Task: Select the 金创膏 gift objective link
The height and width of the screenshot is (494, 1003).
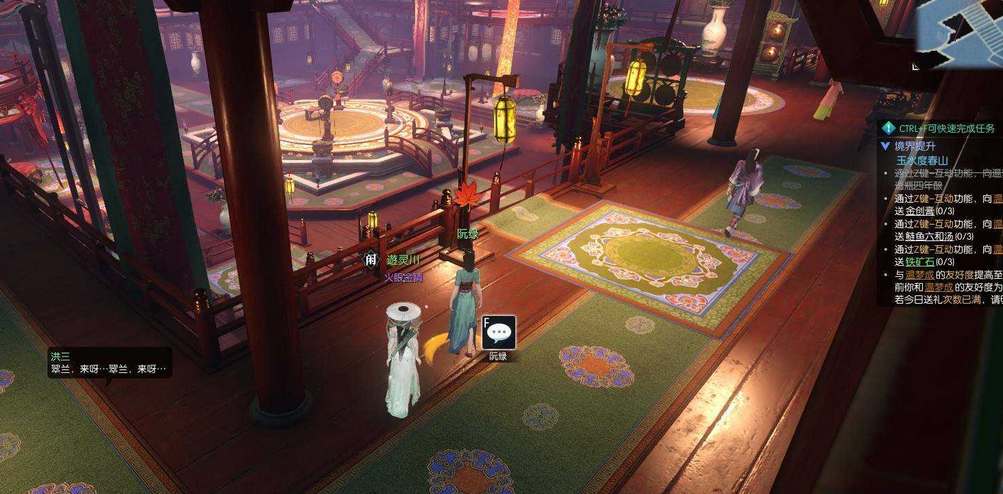Action: point(919,210)
